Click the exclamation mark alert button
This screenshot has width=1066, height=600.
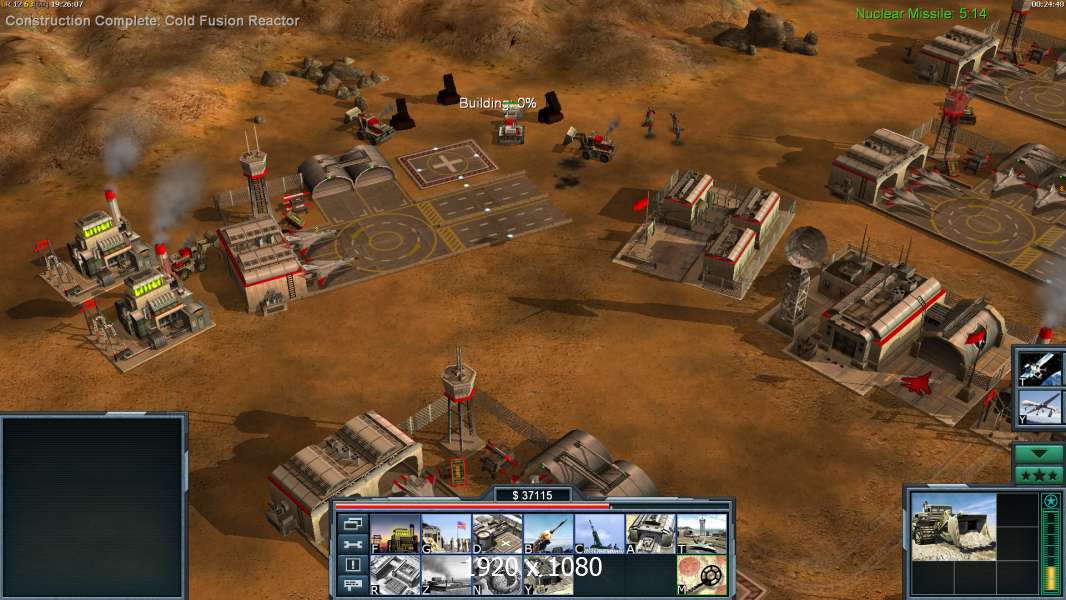click(352, 565)
